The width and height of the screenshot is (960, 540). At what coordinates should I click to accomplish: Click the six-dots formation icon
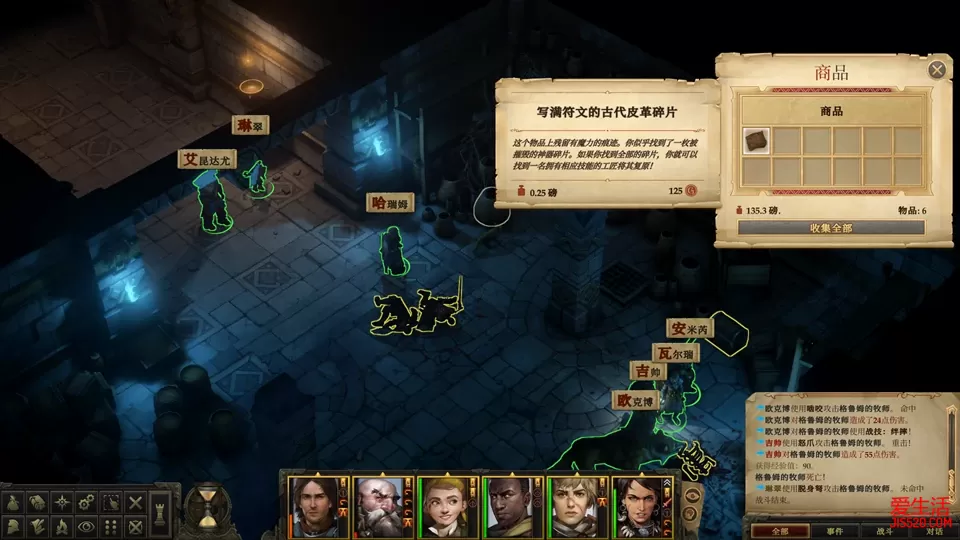click(x=110, y=524)
